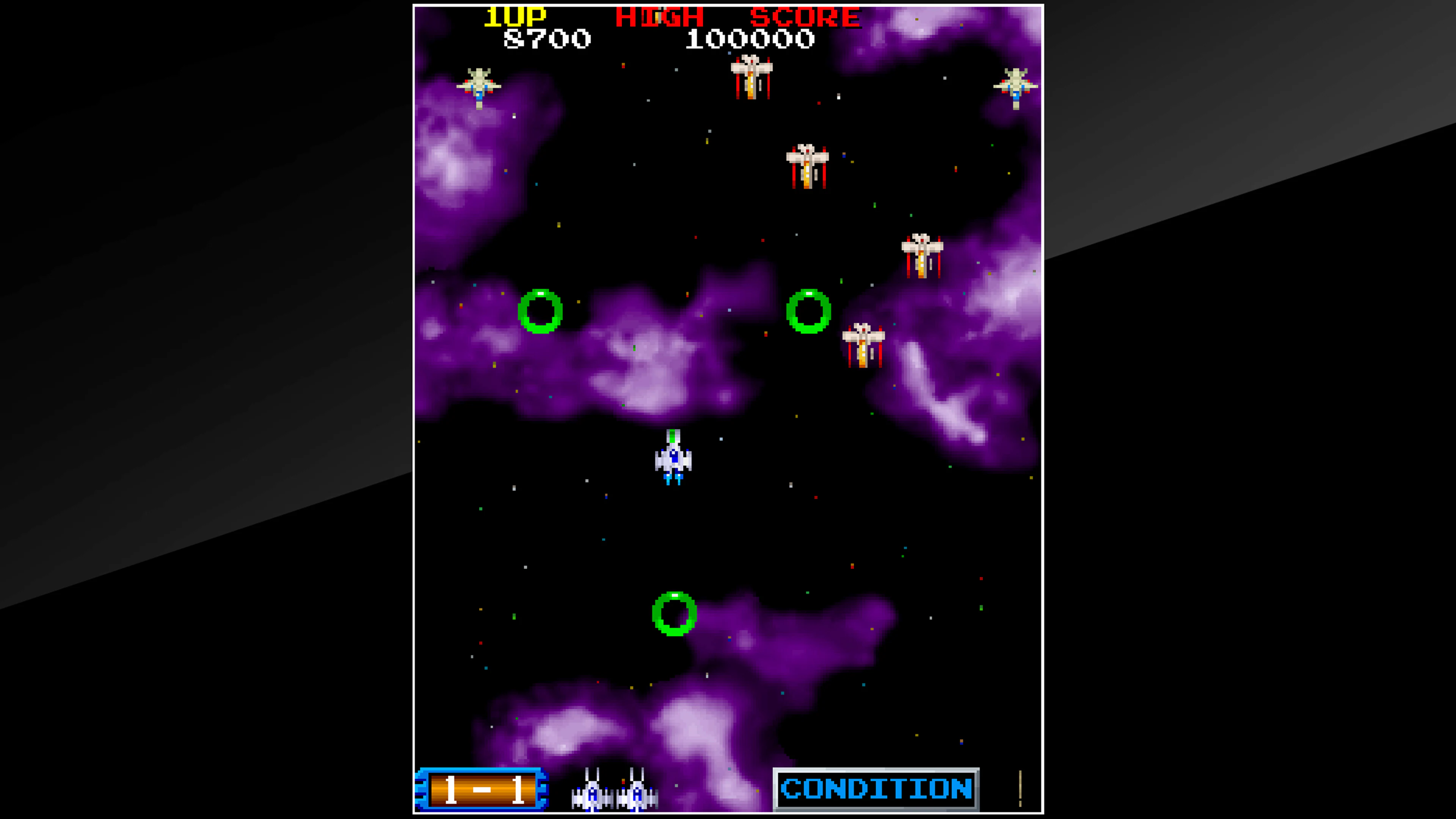
Task: Click the yellow 1UP label
Action: tap(515, 15)
